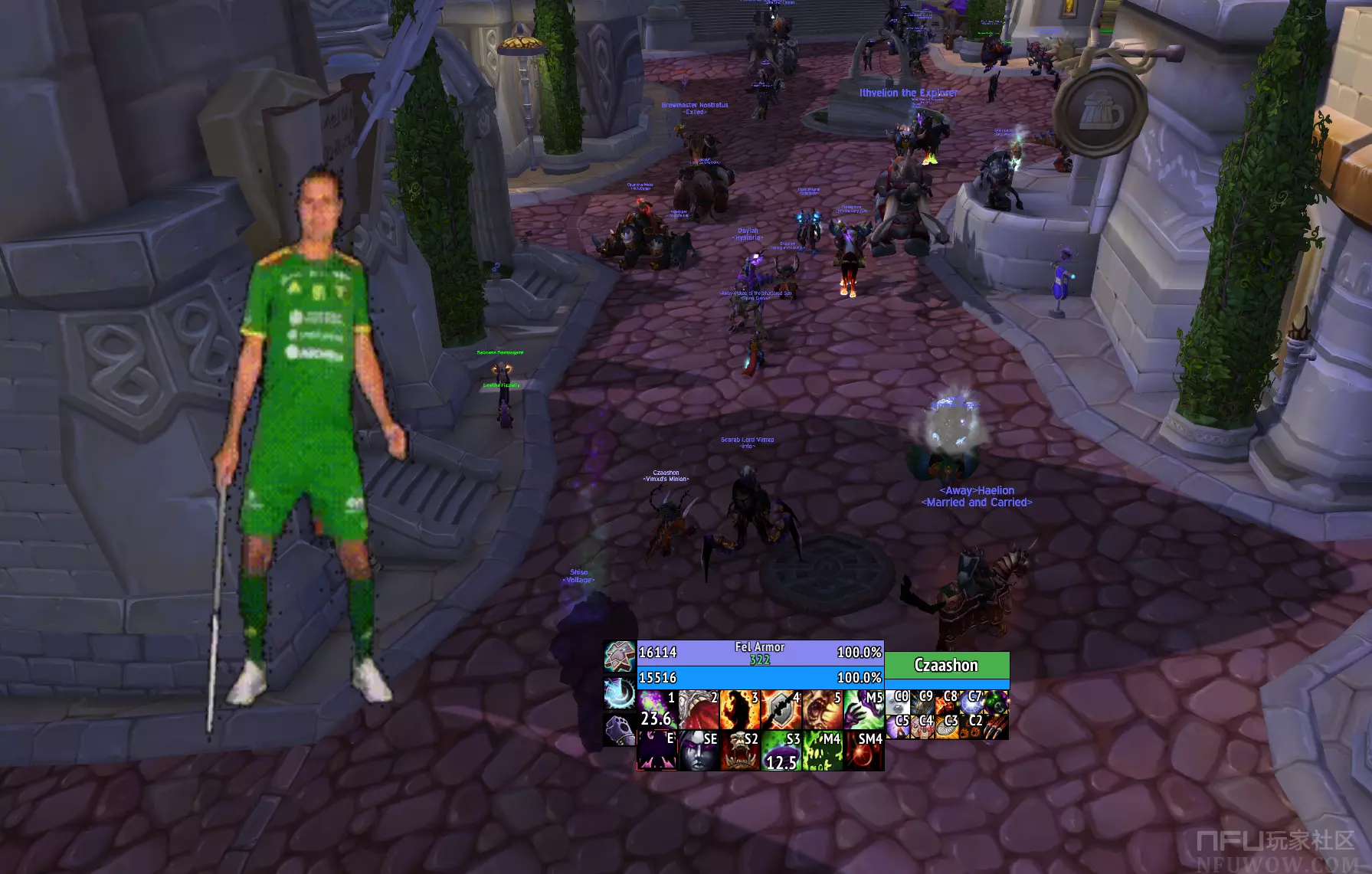1372x874 pixels.
Task: Cast the screaming face spell on key 5
Action: 823,709
